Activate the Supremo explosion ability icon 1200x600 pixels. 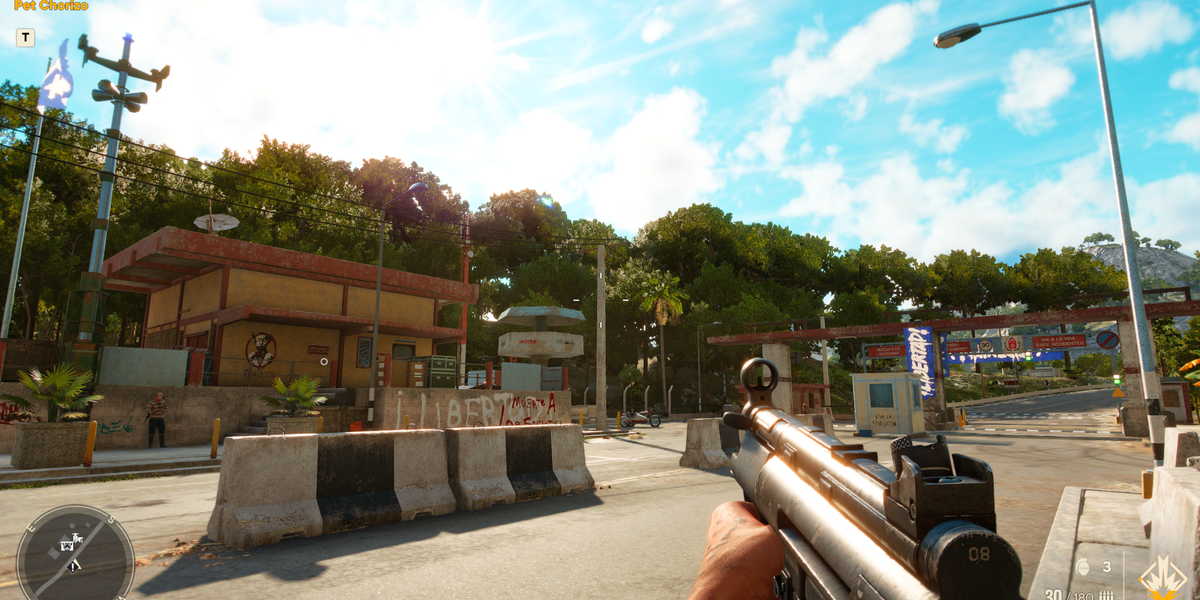(x=1163, y=577)
